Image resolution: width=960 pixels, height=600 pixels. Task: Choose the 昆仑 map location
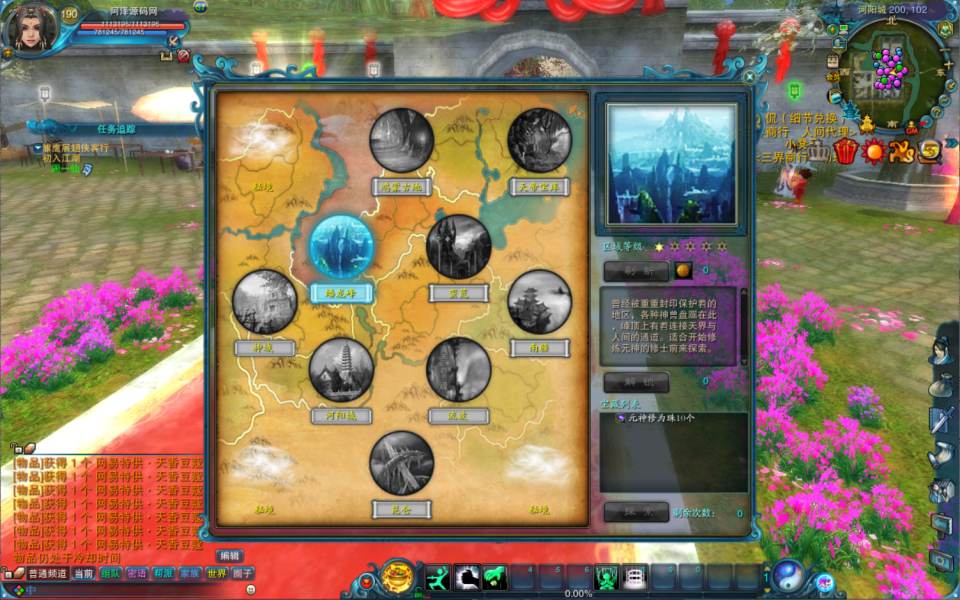click(402, 463)
